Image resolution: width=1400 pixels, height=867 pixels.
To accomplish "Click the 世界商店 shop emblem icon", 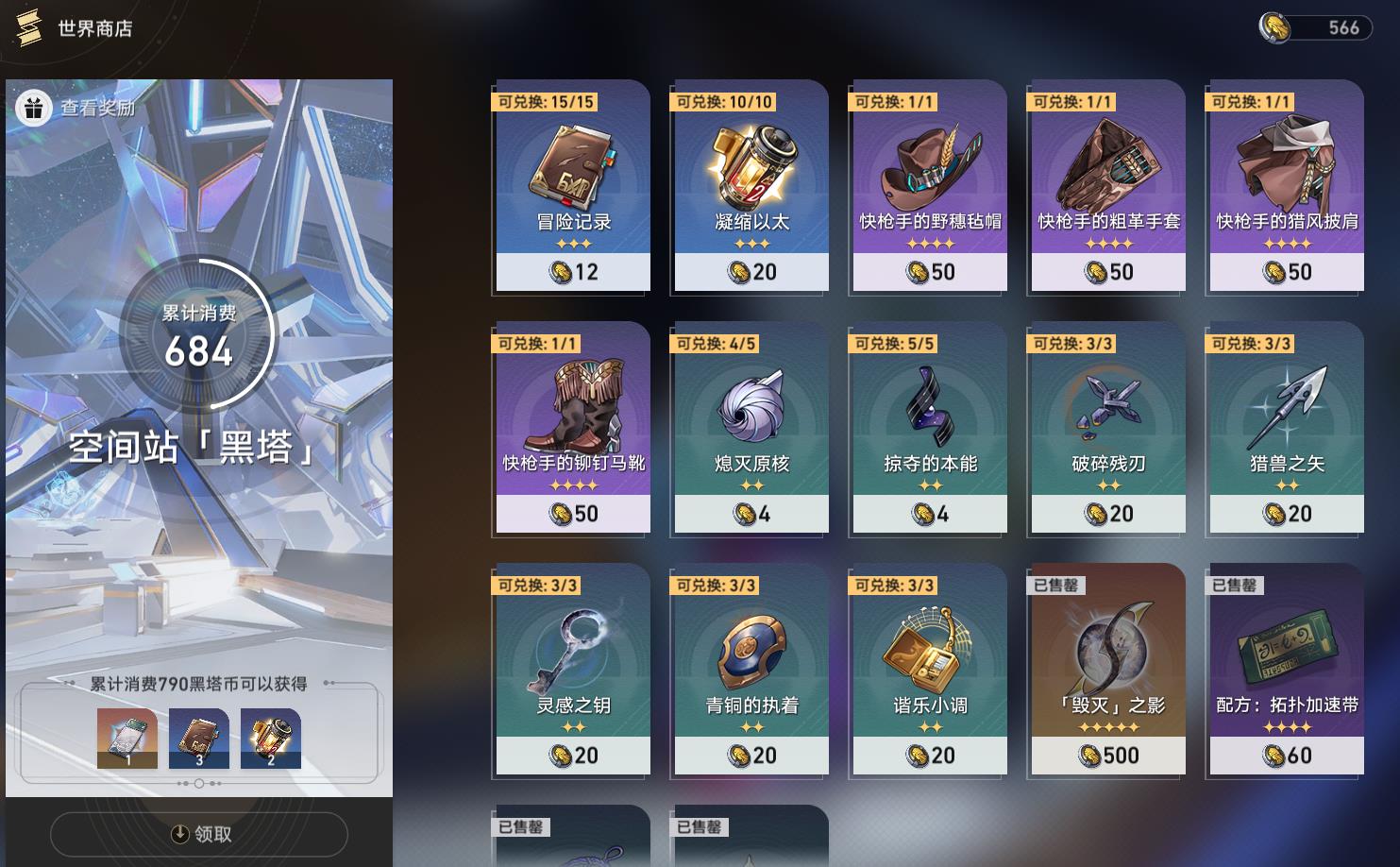I will [29, 27].
